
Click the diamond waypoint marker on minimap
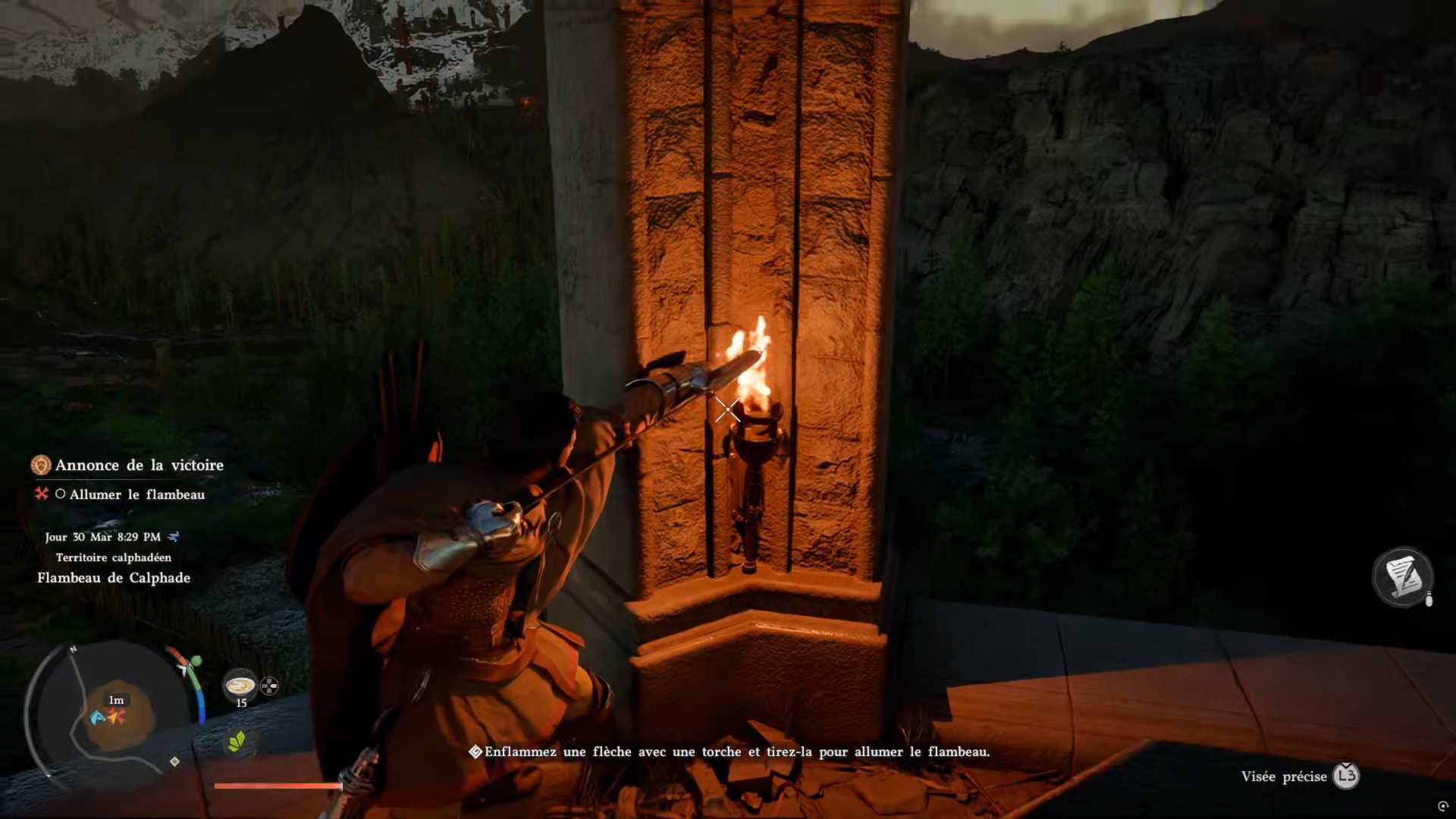(x=174, y=761)
